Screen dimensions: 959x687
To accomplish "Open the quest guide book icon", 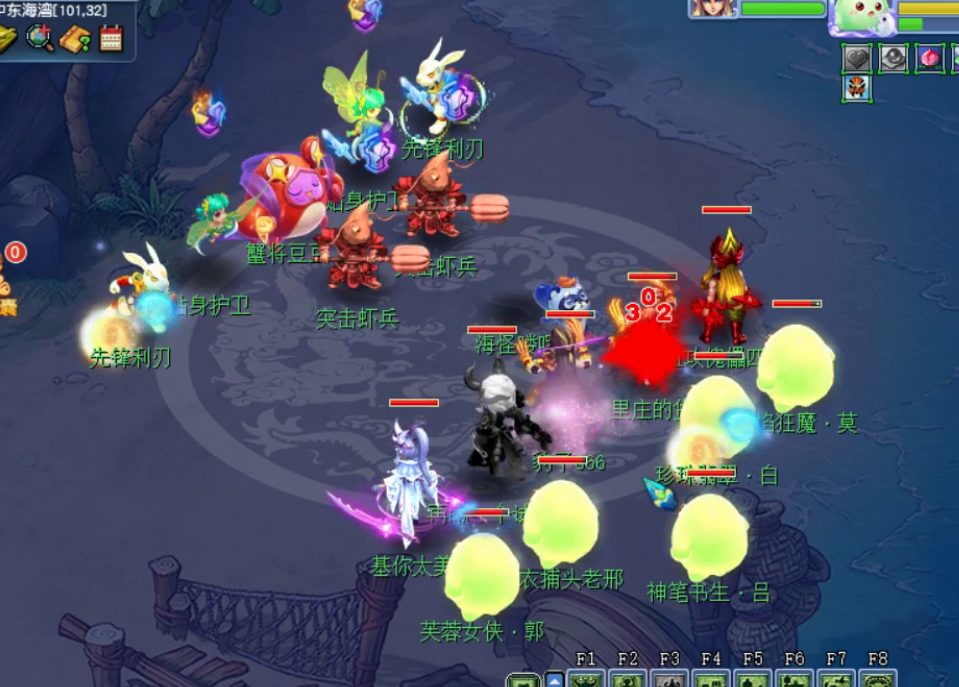I will click(x=75, y=39).
